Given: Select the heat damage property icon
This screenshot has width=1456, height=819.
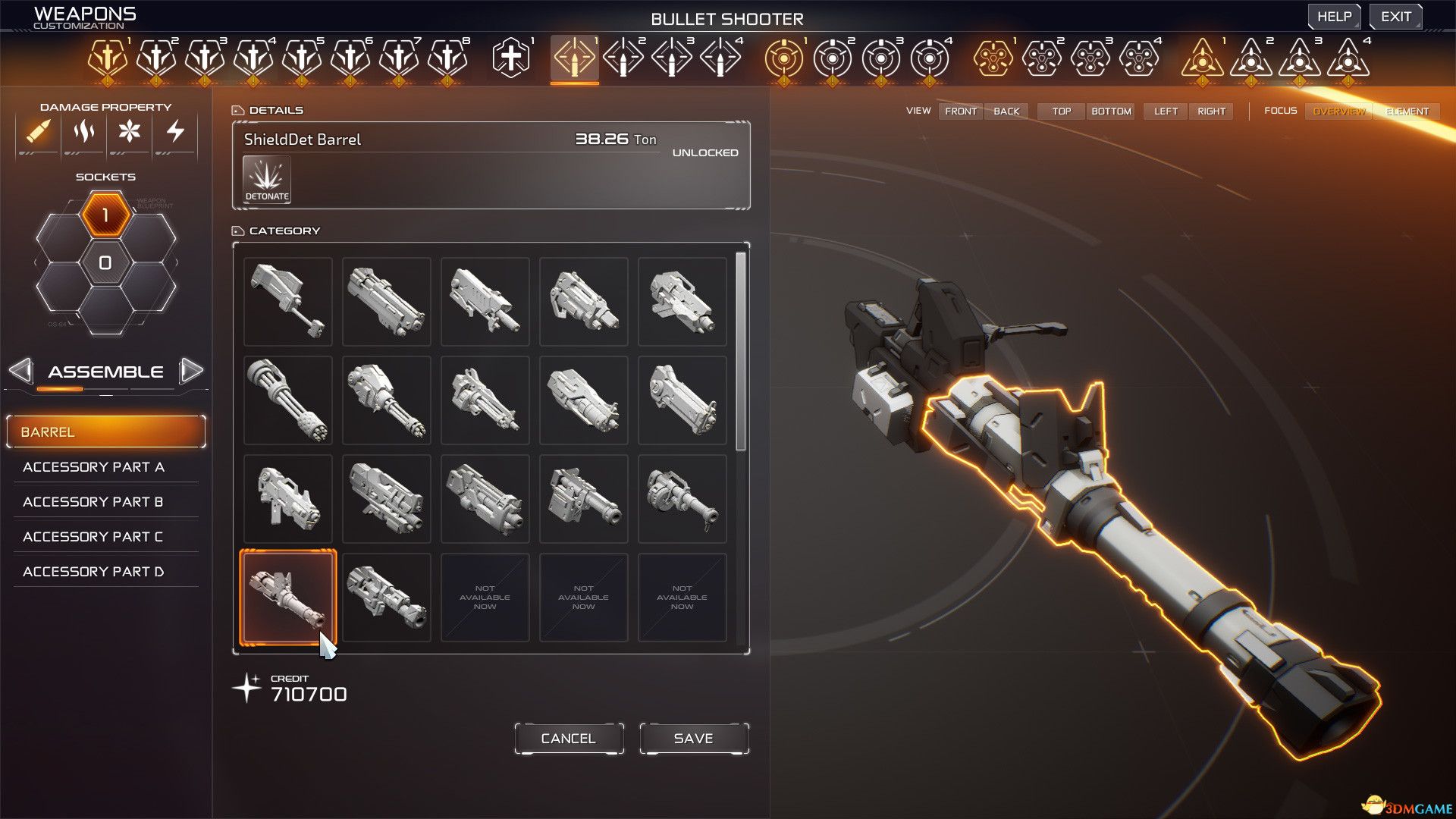Looking at the screenshot, I should click(x=83, y=132).
